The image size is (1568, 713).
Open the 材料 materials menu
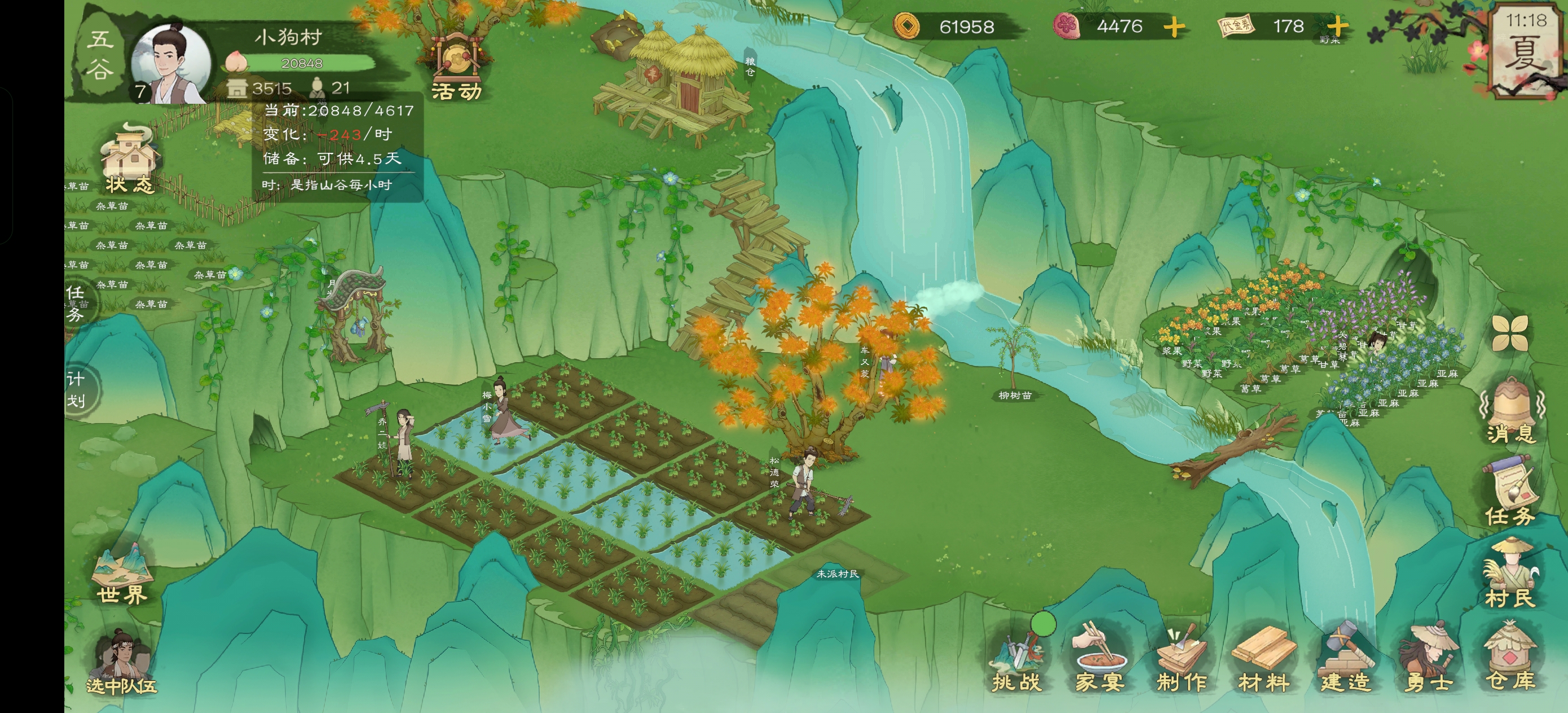pos(1263,661)
